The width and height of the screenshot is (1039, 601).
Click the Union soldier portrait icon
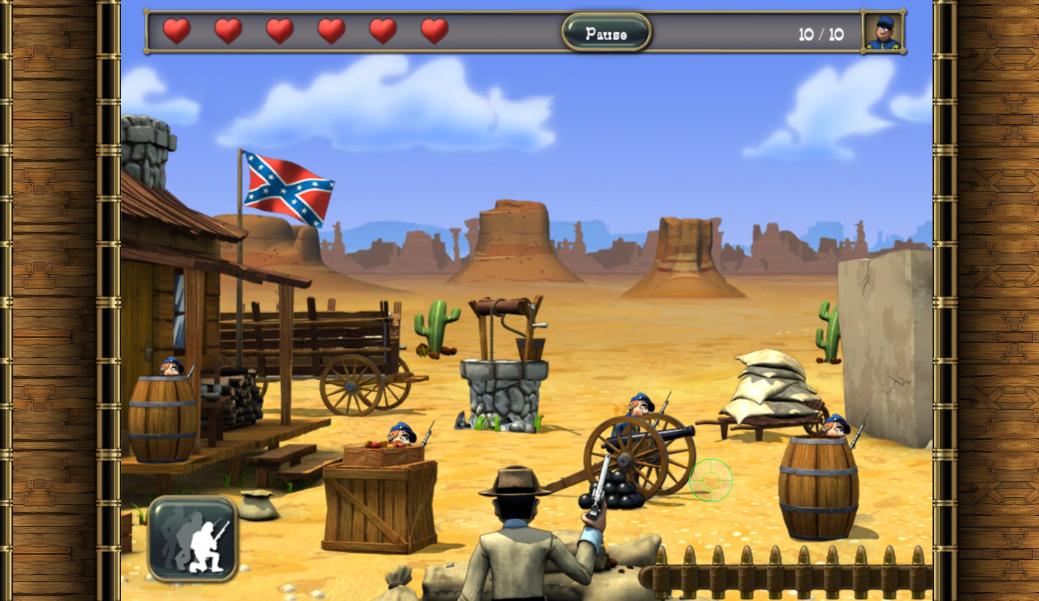pos(882,33)
